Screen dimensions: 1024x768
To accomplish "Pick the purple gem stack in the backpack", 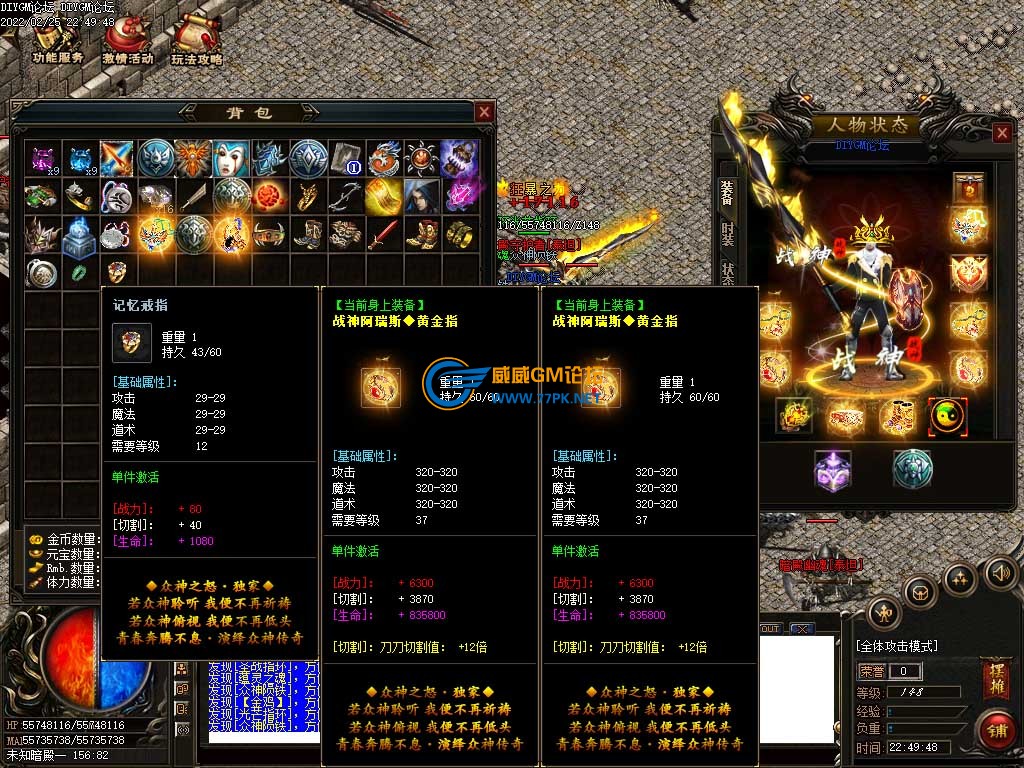I will [42, 158].
